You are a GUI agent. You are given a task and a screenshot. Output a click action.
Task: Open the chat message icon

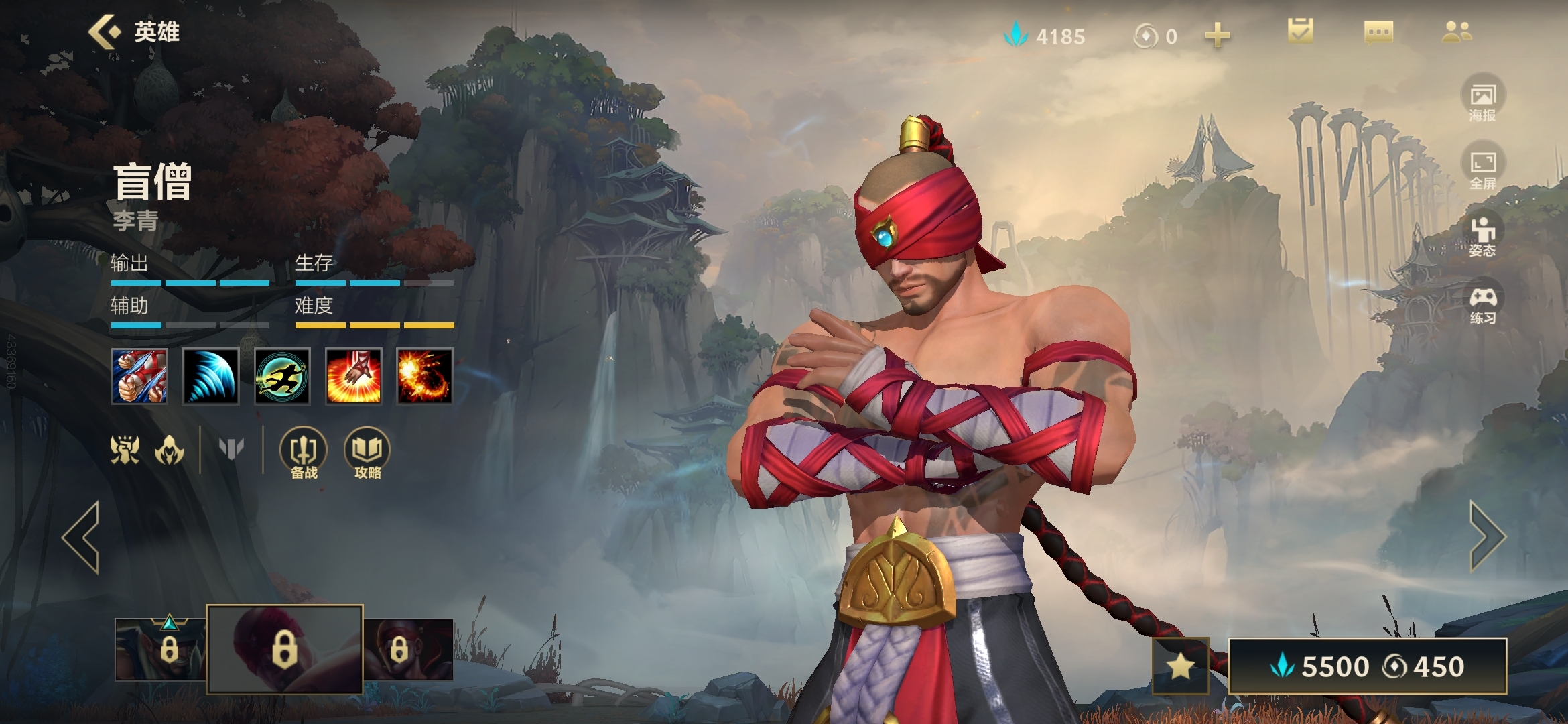(1378, 32)
